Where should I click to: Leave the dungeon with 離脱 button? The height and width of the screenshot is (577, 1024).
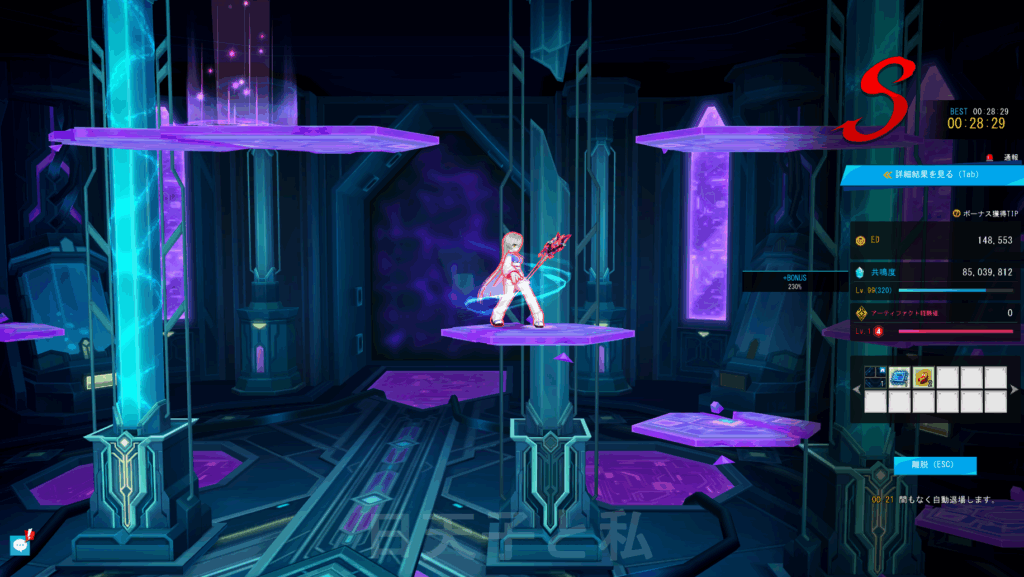coord(935,465)
